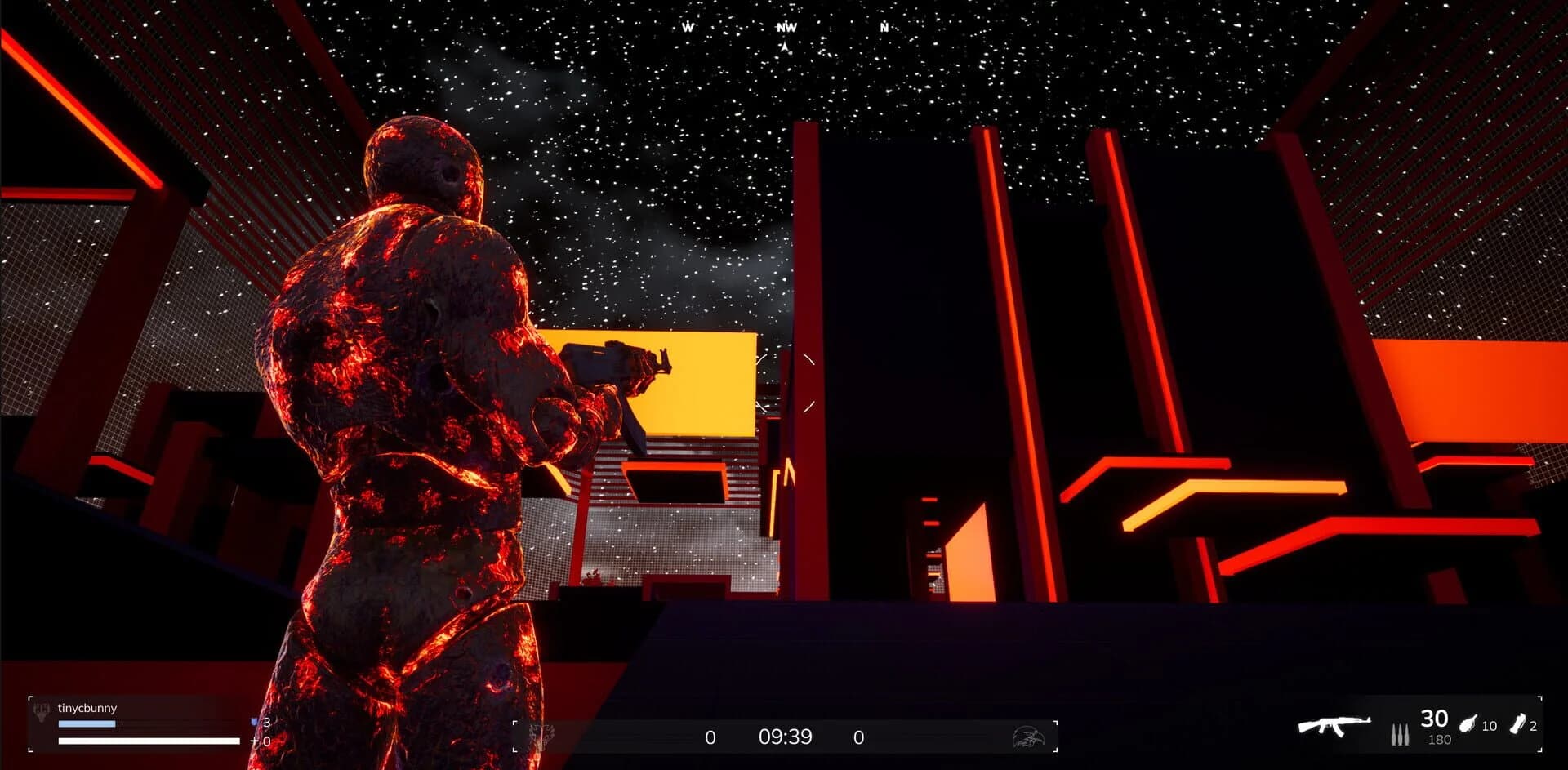Select the NW marker on the compass
This screenshot has width=1568, height=770.
786,27
